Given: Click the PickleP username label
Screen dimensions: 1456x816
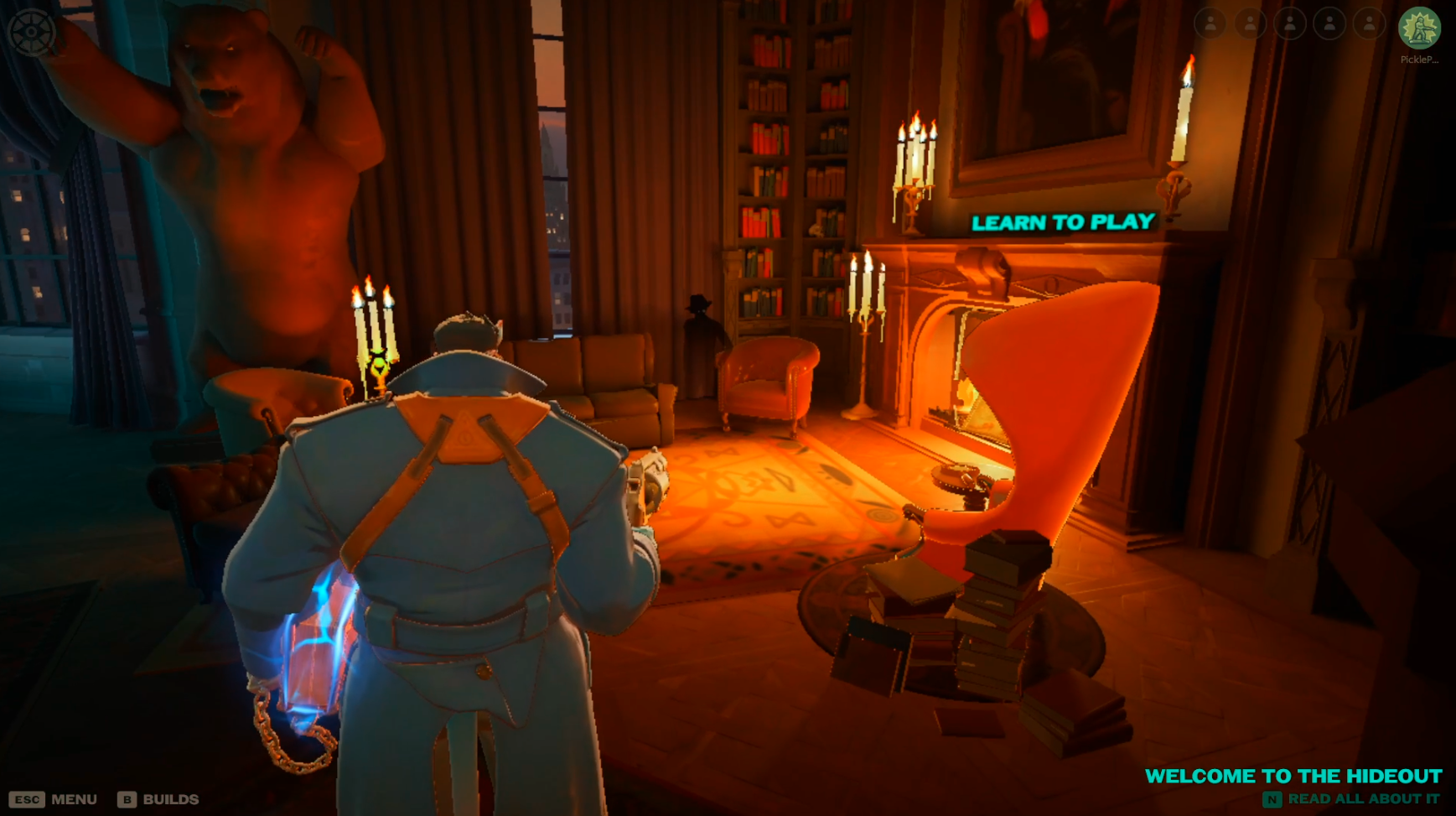Looking at the screenshot, I should (x=1421, y=60).
